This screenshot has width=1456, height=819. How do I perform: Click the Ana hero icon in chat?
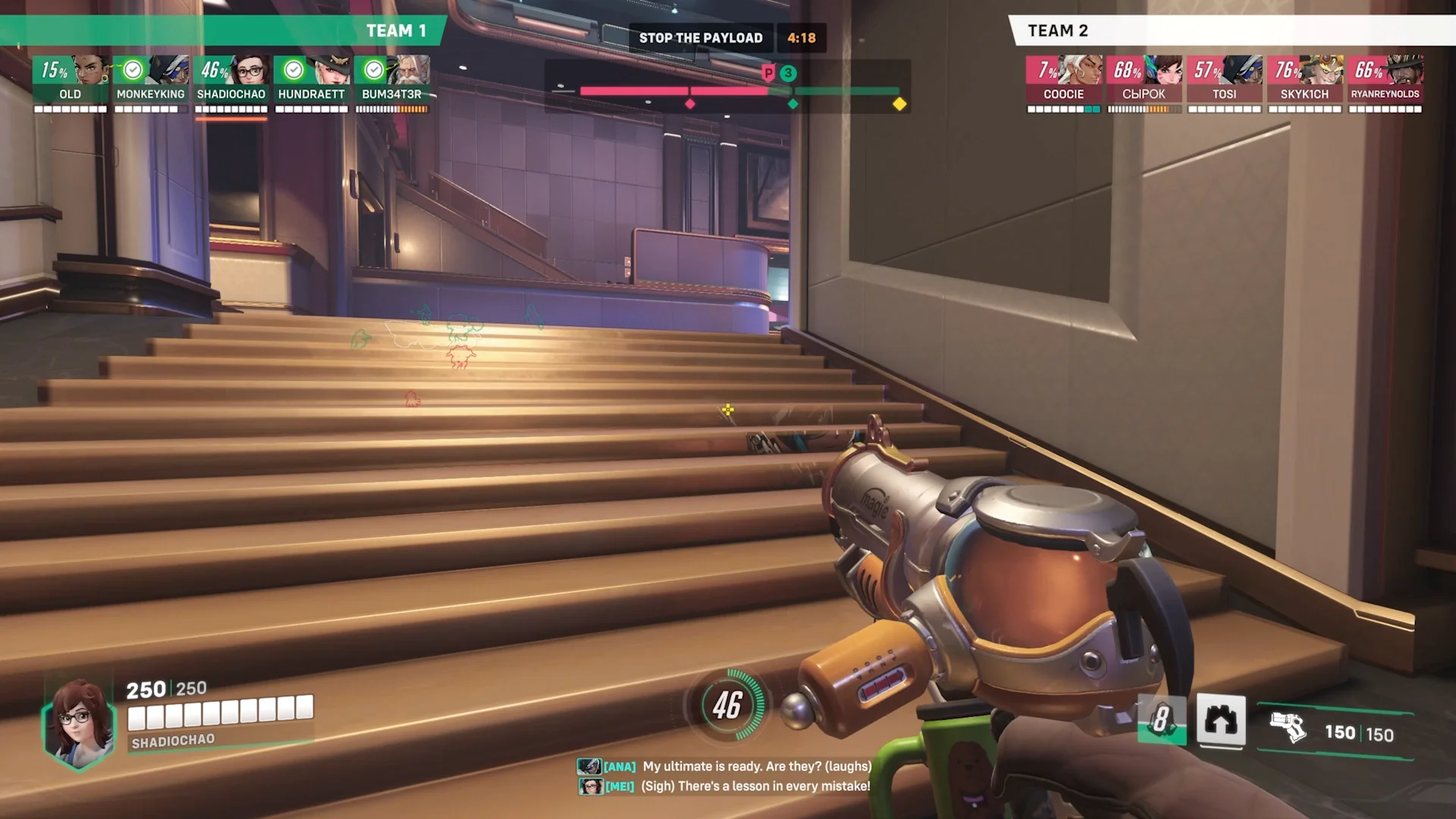pyautogui.click(x=589, y=767)
